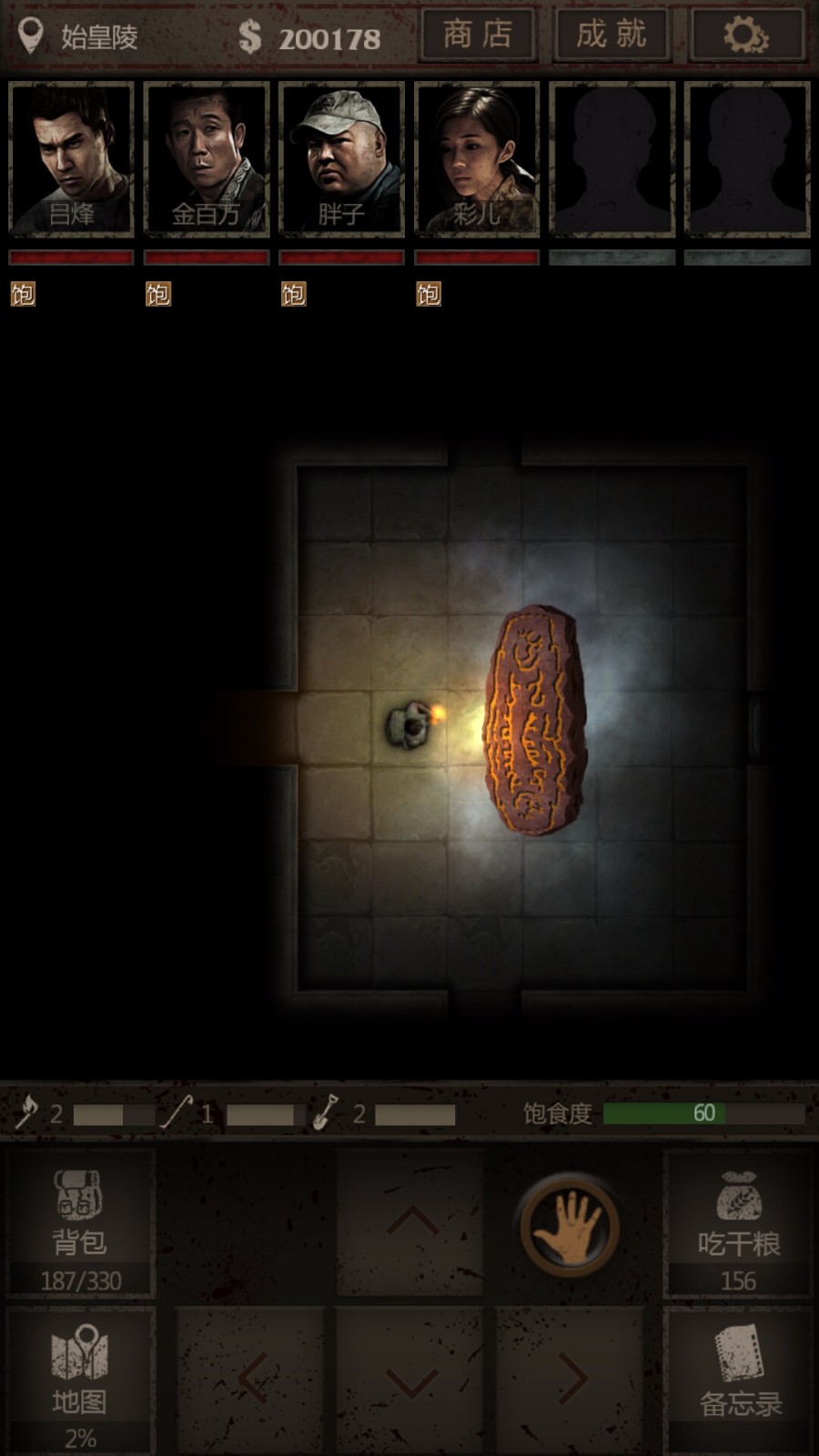The image size is (819, 1456).
Task: Move up with the up arrow
Action: (411, 1222)
